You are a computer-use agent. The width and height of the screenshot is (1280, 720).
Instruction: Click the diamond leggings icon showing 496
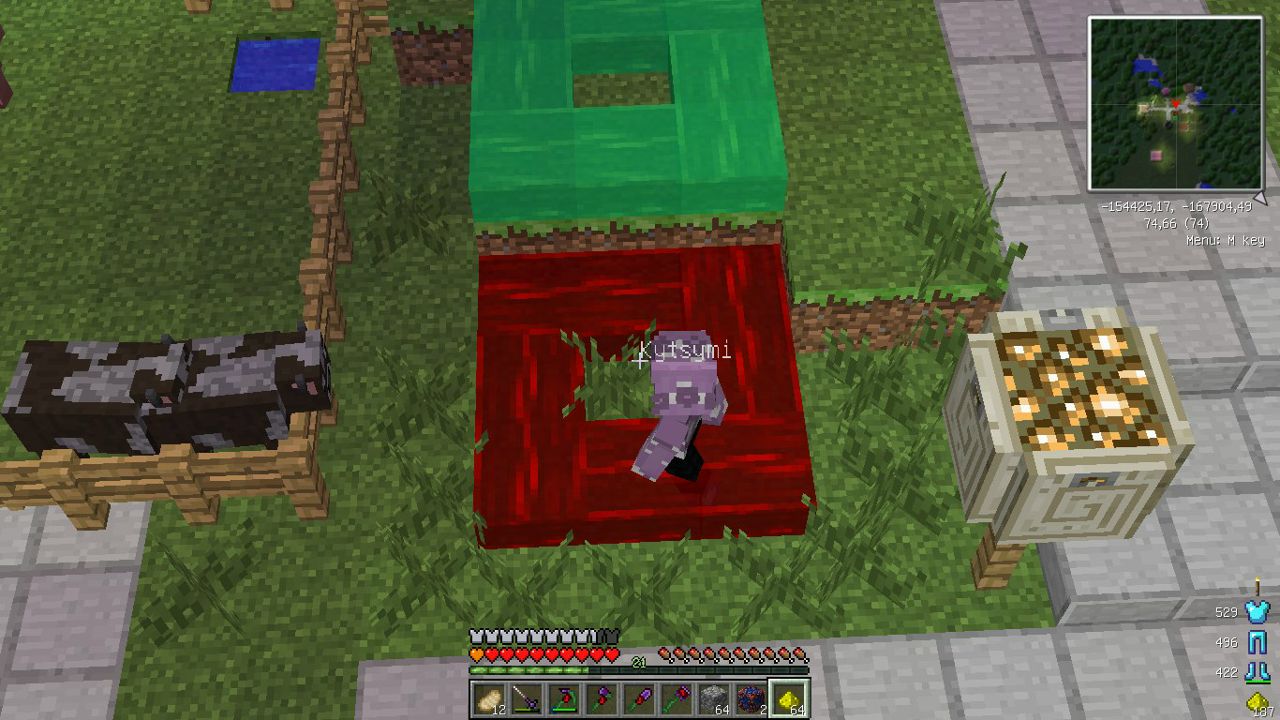pos(1258,642)
